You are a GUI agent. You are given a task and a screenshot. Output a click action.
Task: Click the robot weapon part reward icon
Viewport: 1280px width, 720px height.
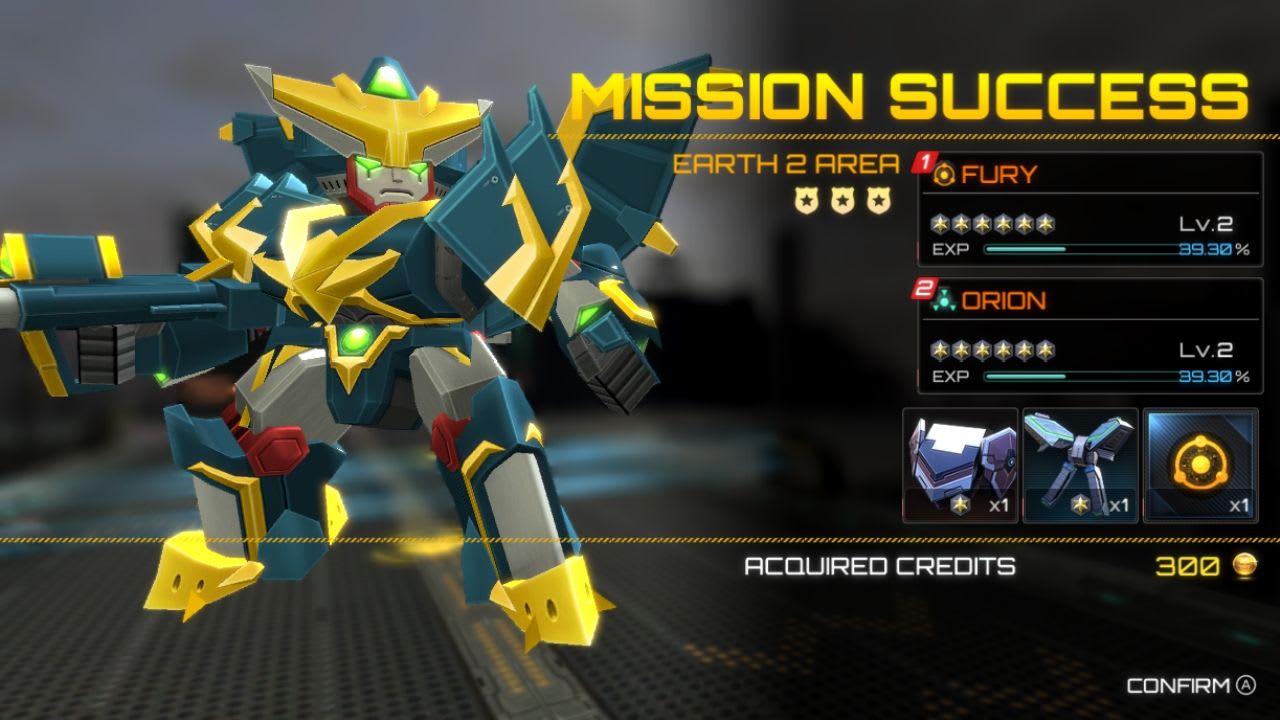tap(1077, 460)
